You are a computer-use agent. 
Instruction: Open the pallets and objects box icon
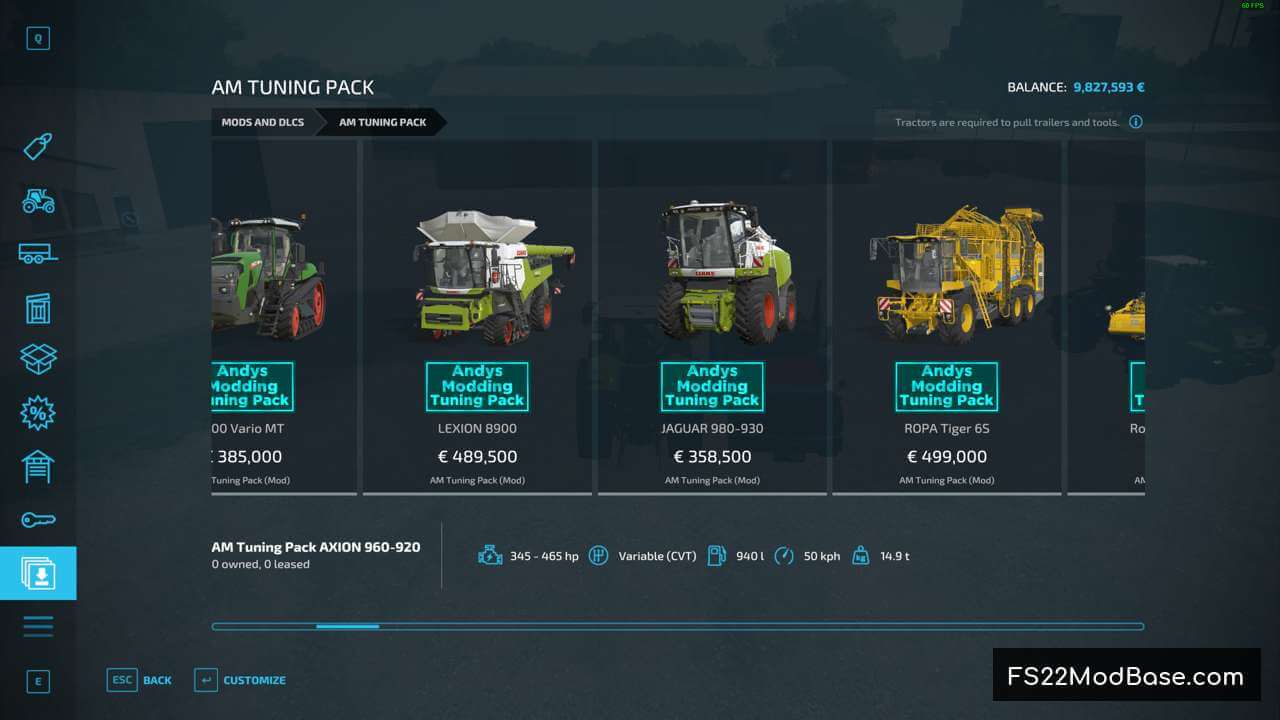(x=38, y=360)
